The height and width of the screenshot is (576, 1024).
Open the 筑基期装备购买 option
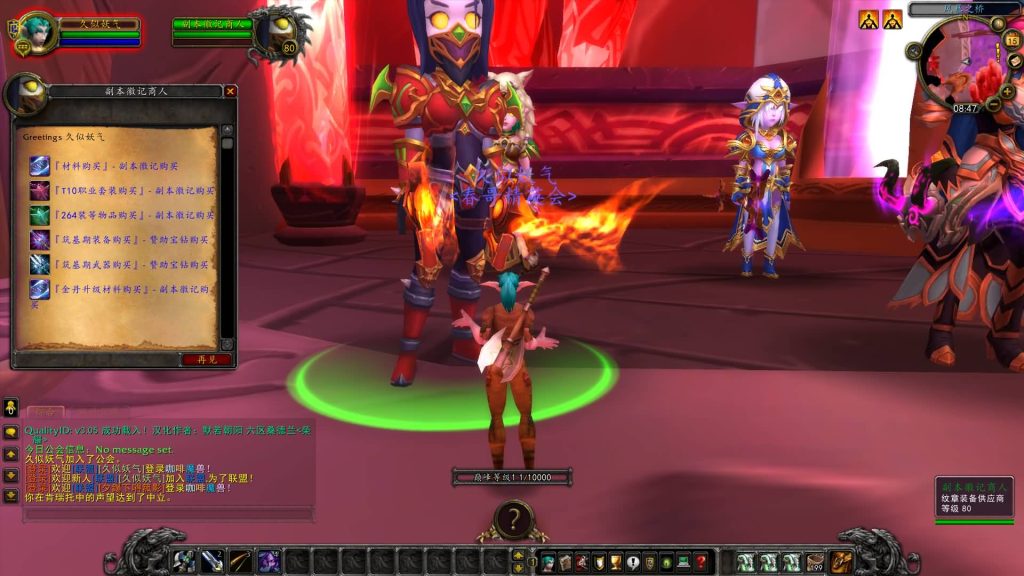pyautogui.click(x=120, y=240)
